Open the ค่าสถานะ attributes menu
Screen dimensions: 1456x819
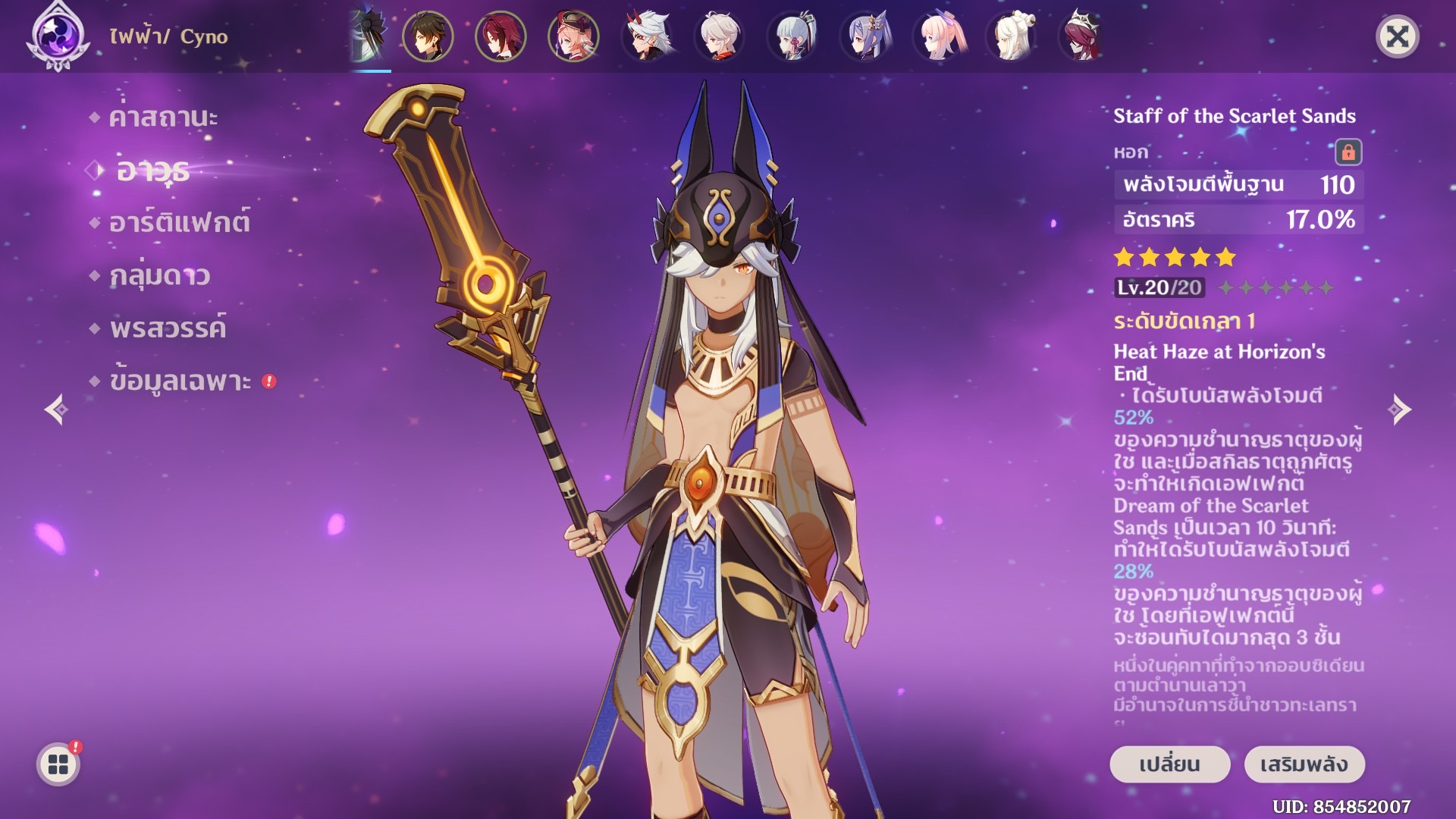163,118
